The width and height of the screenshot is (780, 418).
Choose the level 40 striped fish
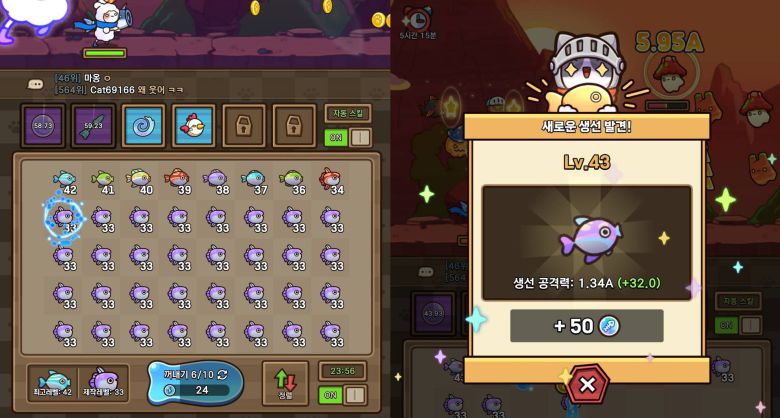141,181
